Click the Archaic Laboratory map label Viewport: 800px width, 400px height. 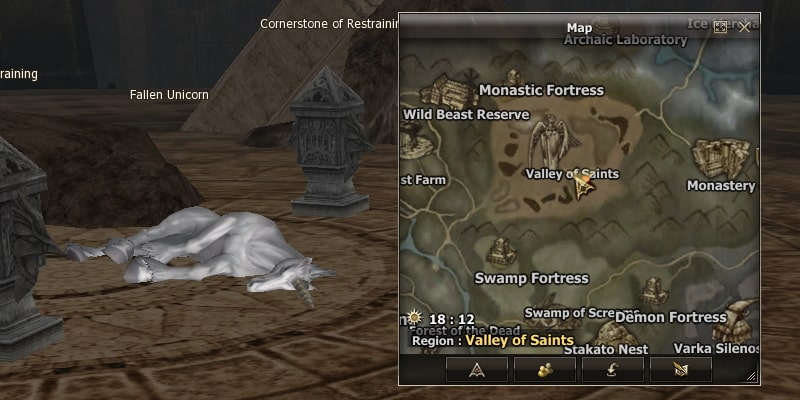point(625,41)
